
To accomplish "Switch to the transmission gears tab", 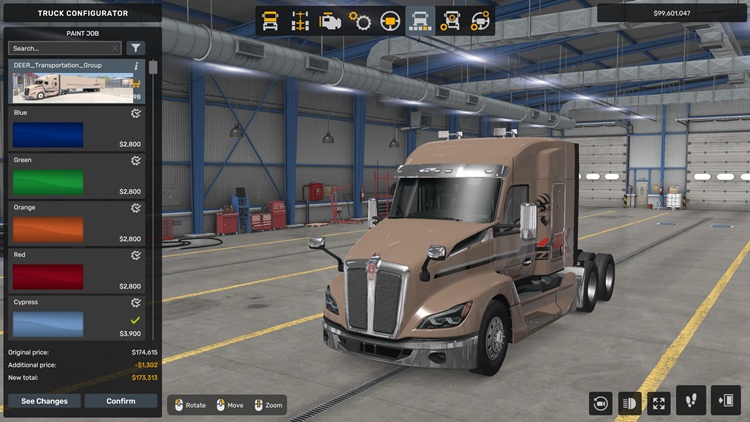I will [x=360, y=21].
